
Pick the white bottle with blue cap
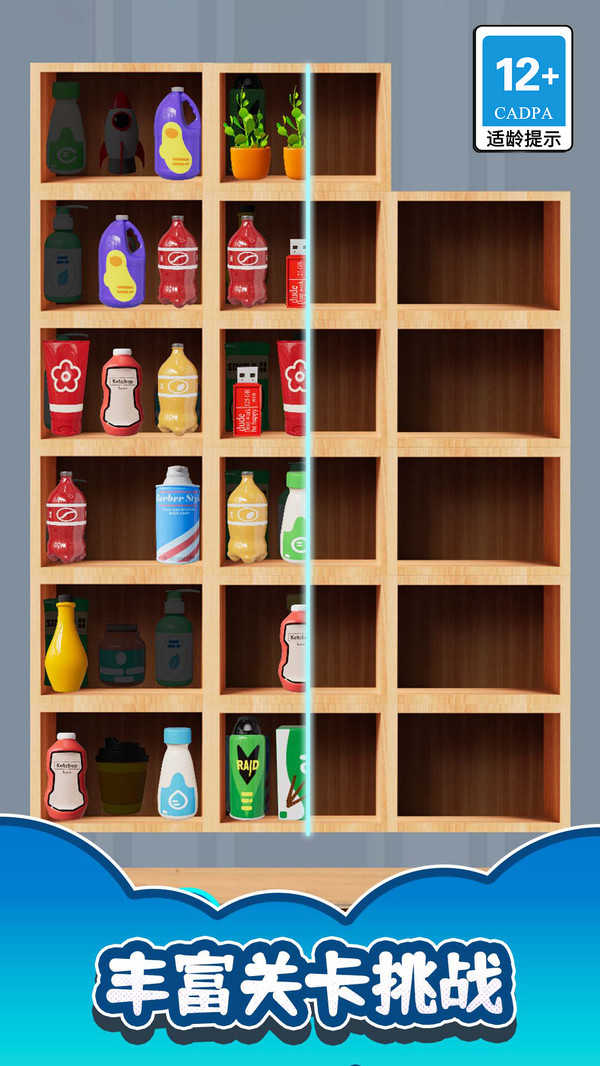click(x=178, y=773)
